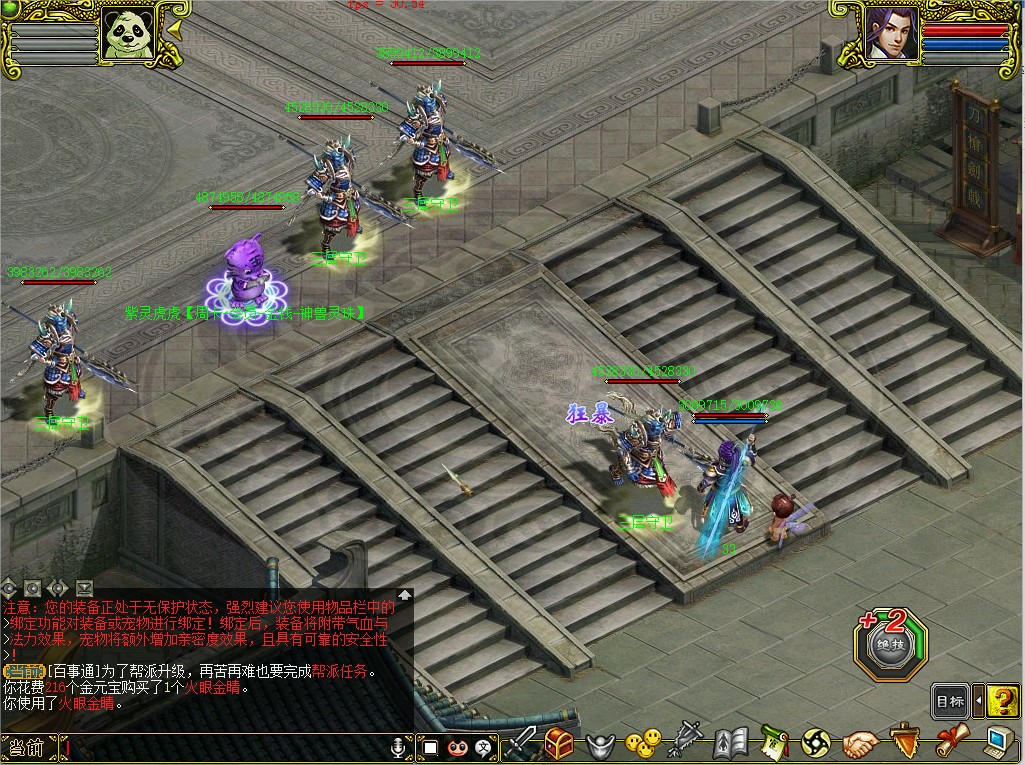
Task: Open the handshake icon
Action: pyautogui.click(x=859, y=744)
